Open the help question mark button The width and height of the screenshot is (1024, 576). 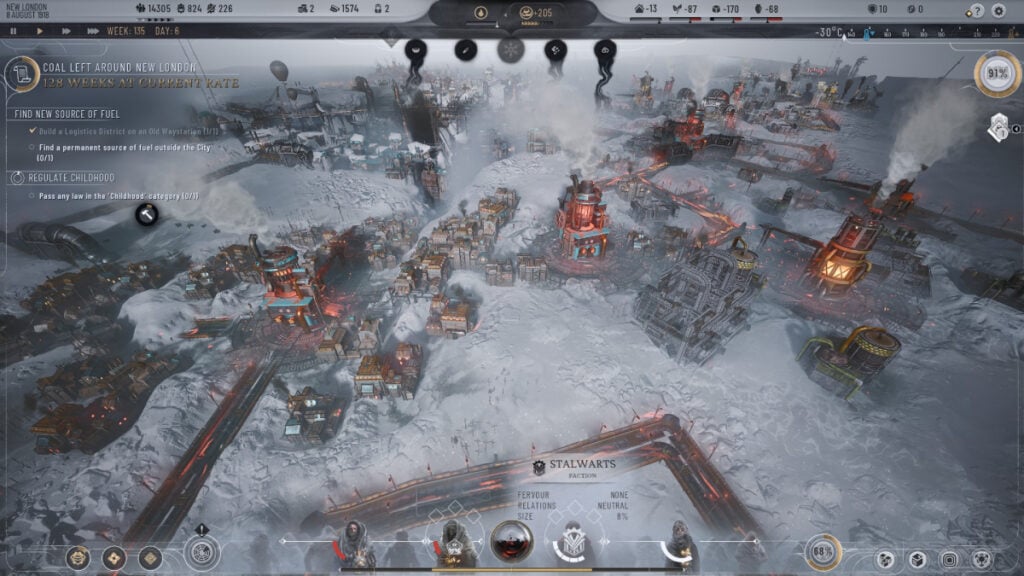tap(975, 10)
